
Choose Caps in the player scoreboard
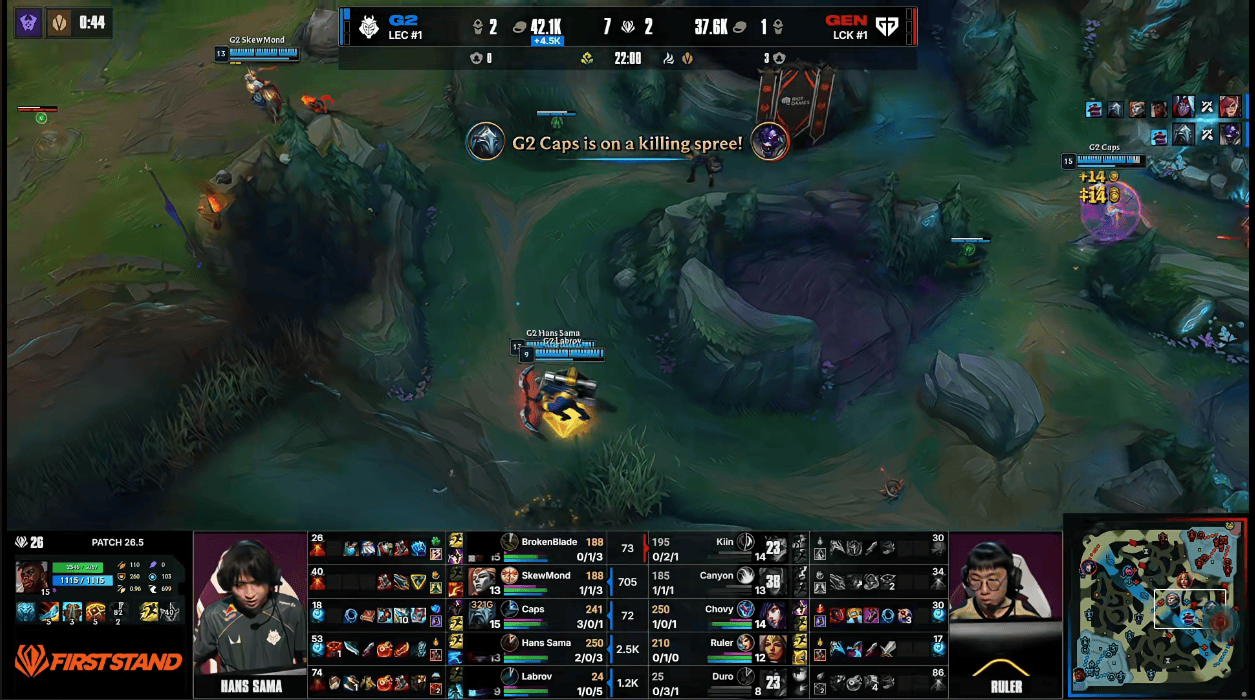(x=533, y=609)
